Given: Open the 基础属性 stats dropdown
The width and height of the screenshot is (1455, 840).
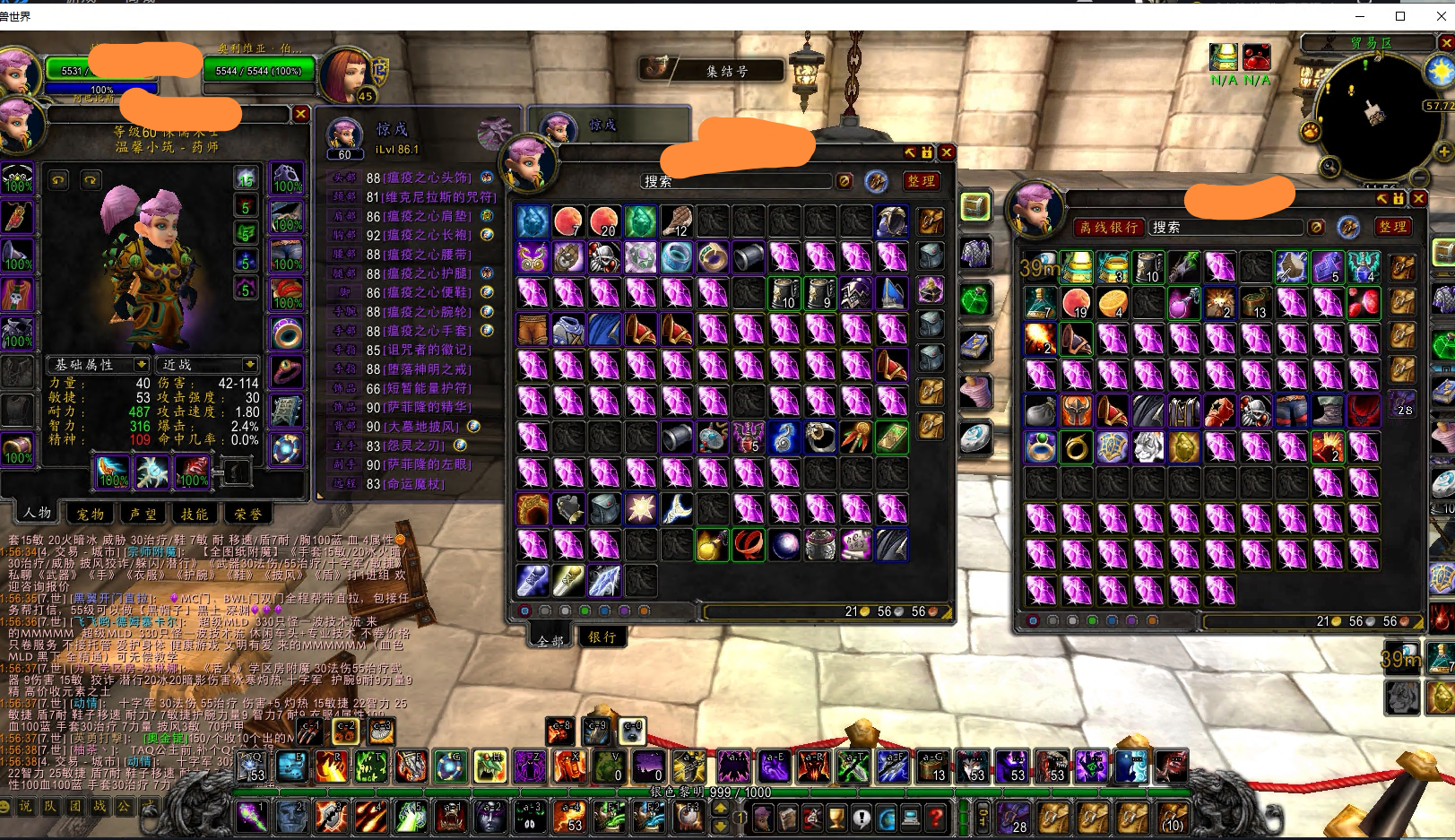Looking at the screenshot, I should (x=99, y=365).
